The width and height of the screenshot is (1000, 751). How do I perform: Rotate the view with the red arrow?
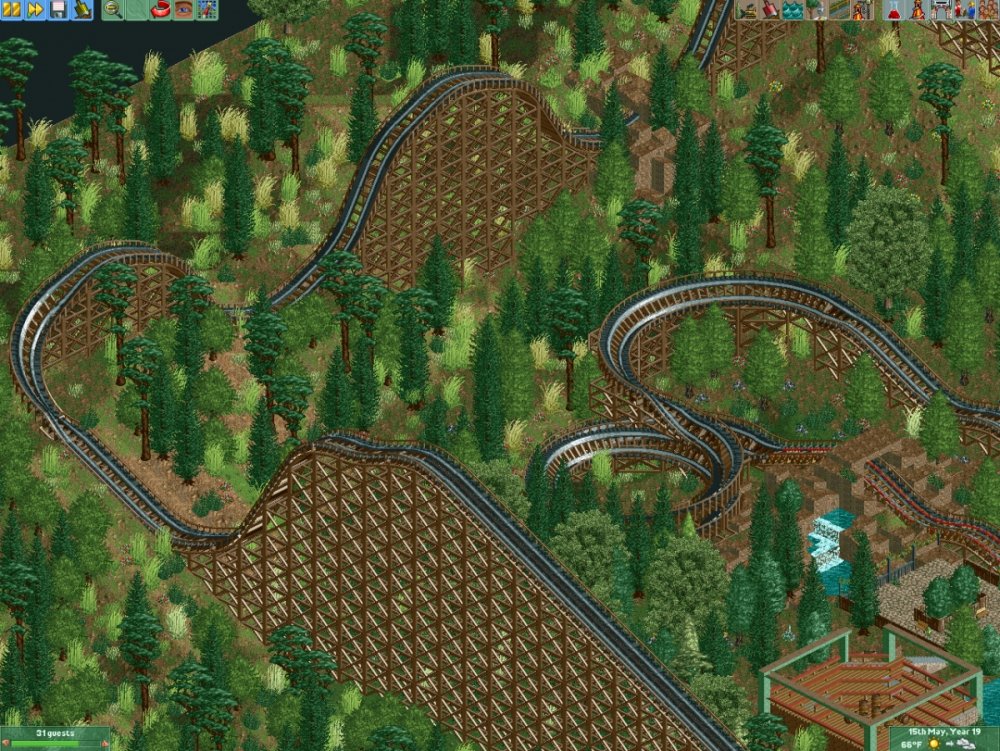[160, 10]
